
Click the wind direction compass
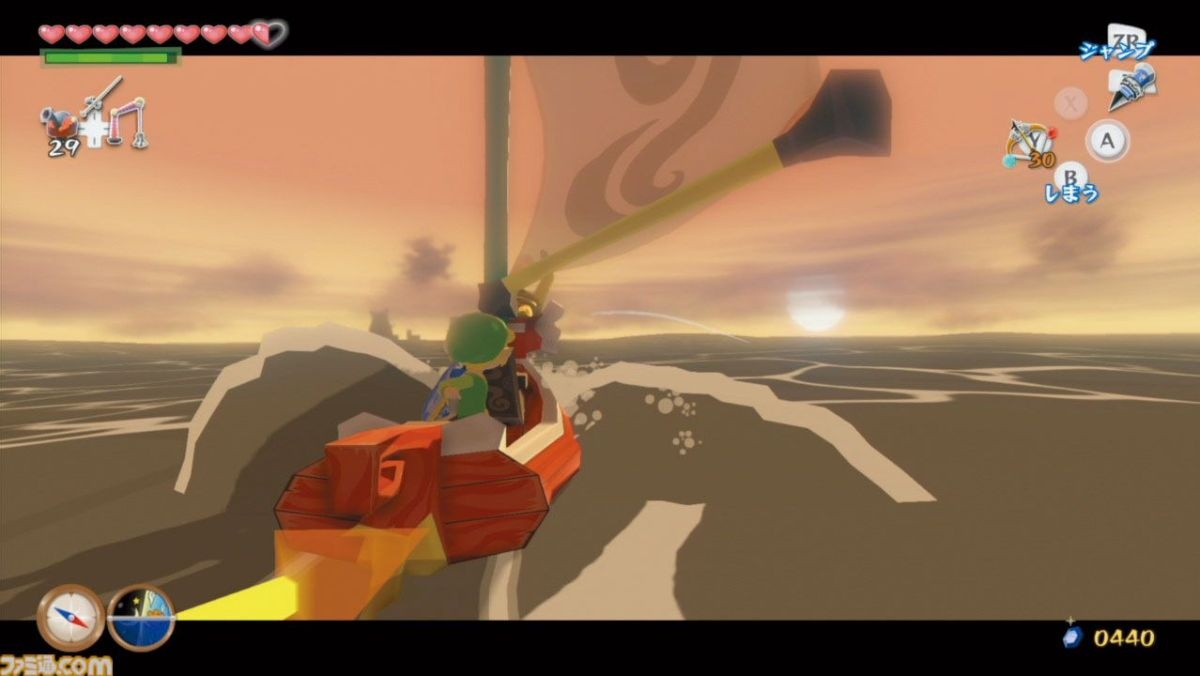click(x=70, y=617)
